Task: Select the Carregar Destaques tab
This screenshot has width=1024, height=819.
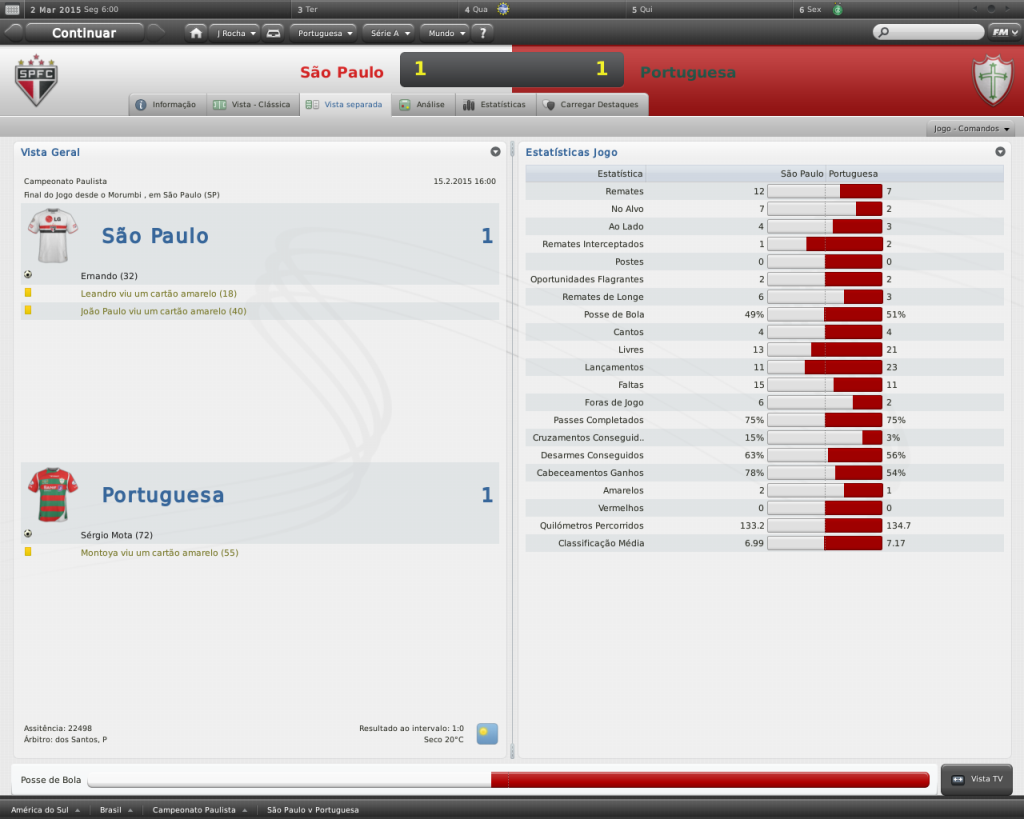Action: pos(592,105)
